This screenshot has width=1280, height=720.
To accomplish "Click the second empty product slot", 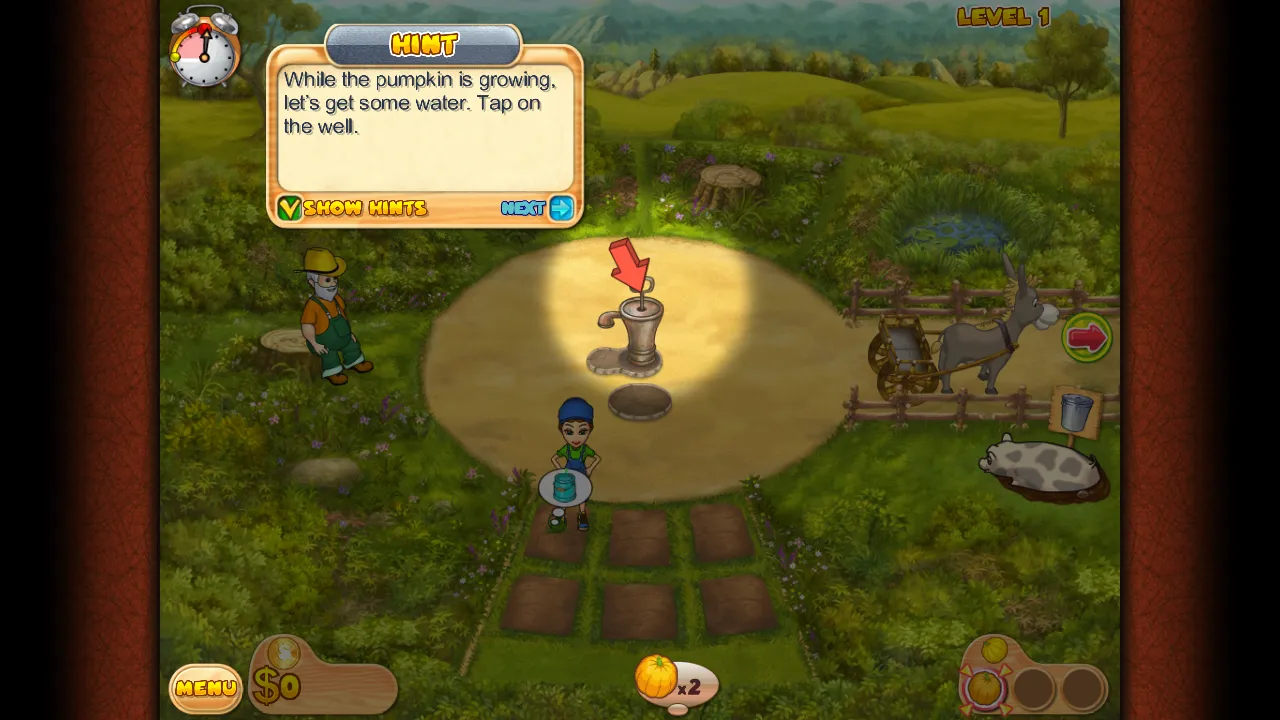I will coord(1082,690).
